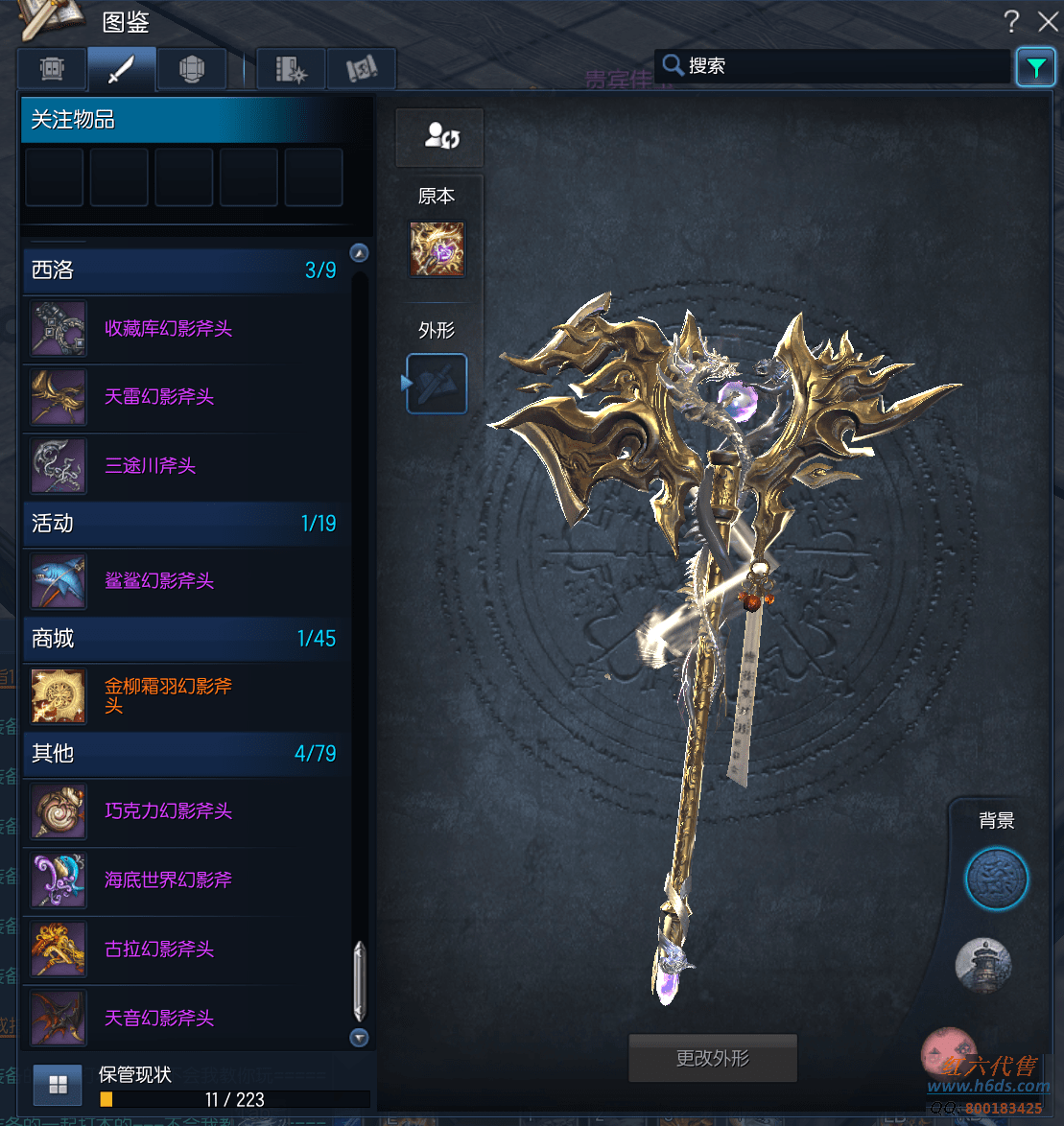Select 收藏库幻影斧头 from the list
Image resolution: width=1064 pixels, height=1126 pixels.
[168, 329]
